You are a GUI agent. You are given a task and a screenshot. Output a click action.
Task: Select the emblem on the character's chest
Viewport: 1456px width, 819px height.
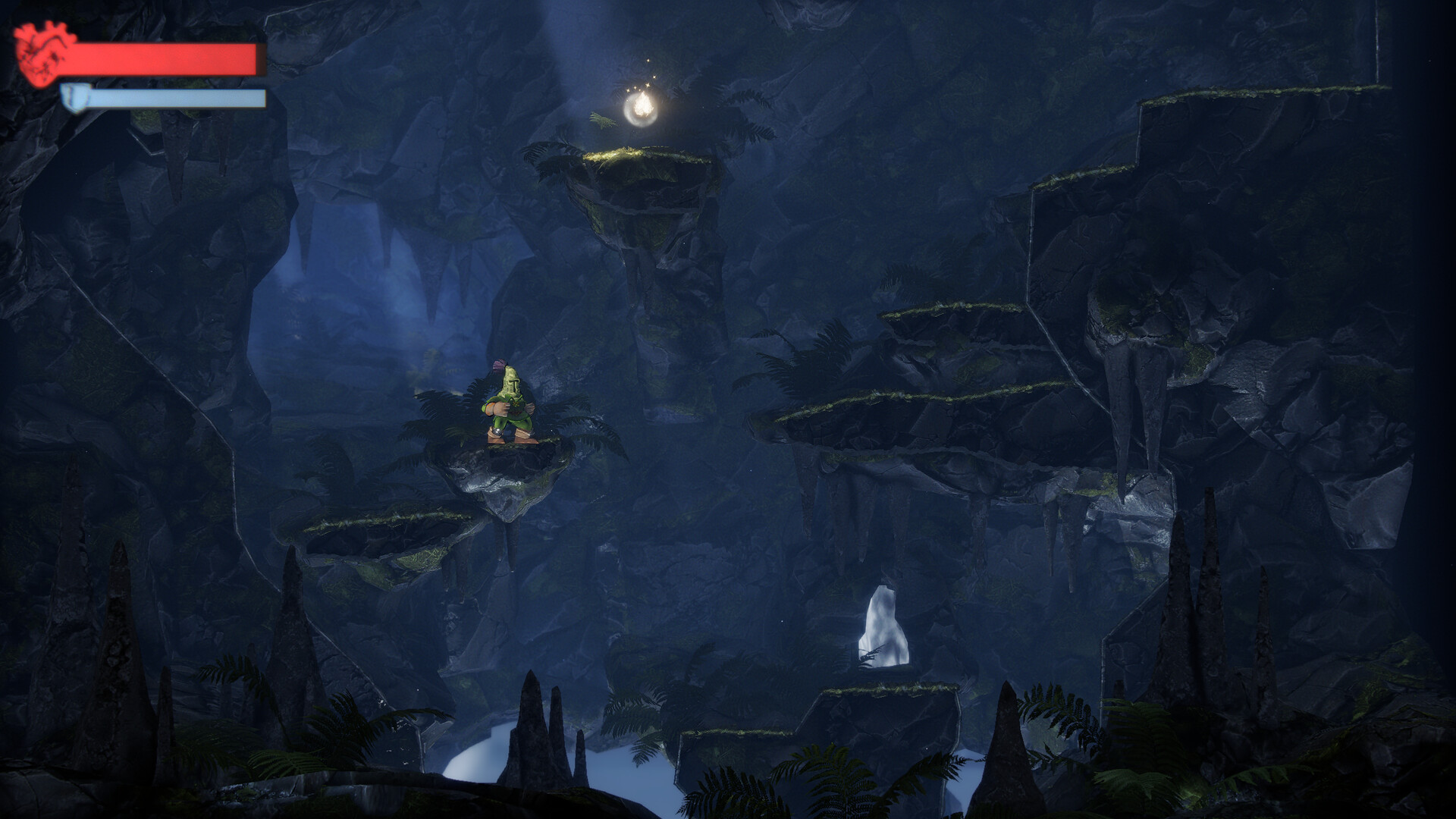click(x=516, y=404)
